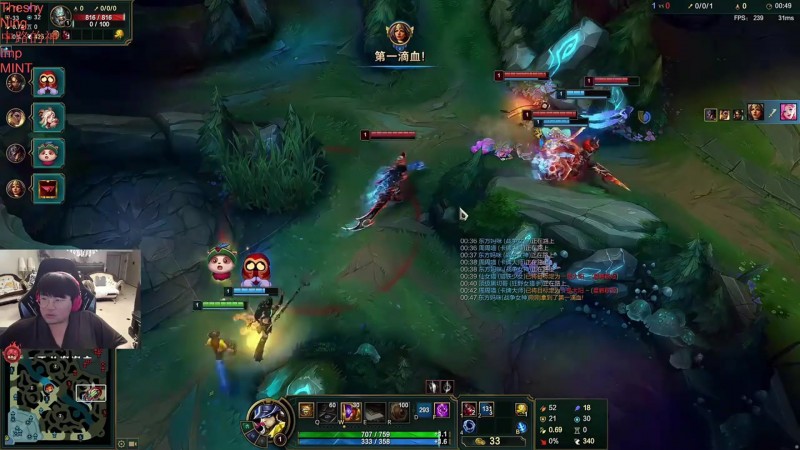Screen dimensions: 800x450
Task: Open the settings gear beside the minimap
Action: [122, 443]
